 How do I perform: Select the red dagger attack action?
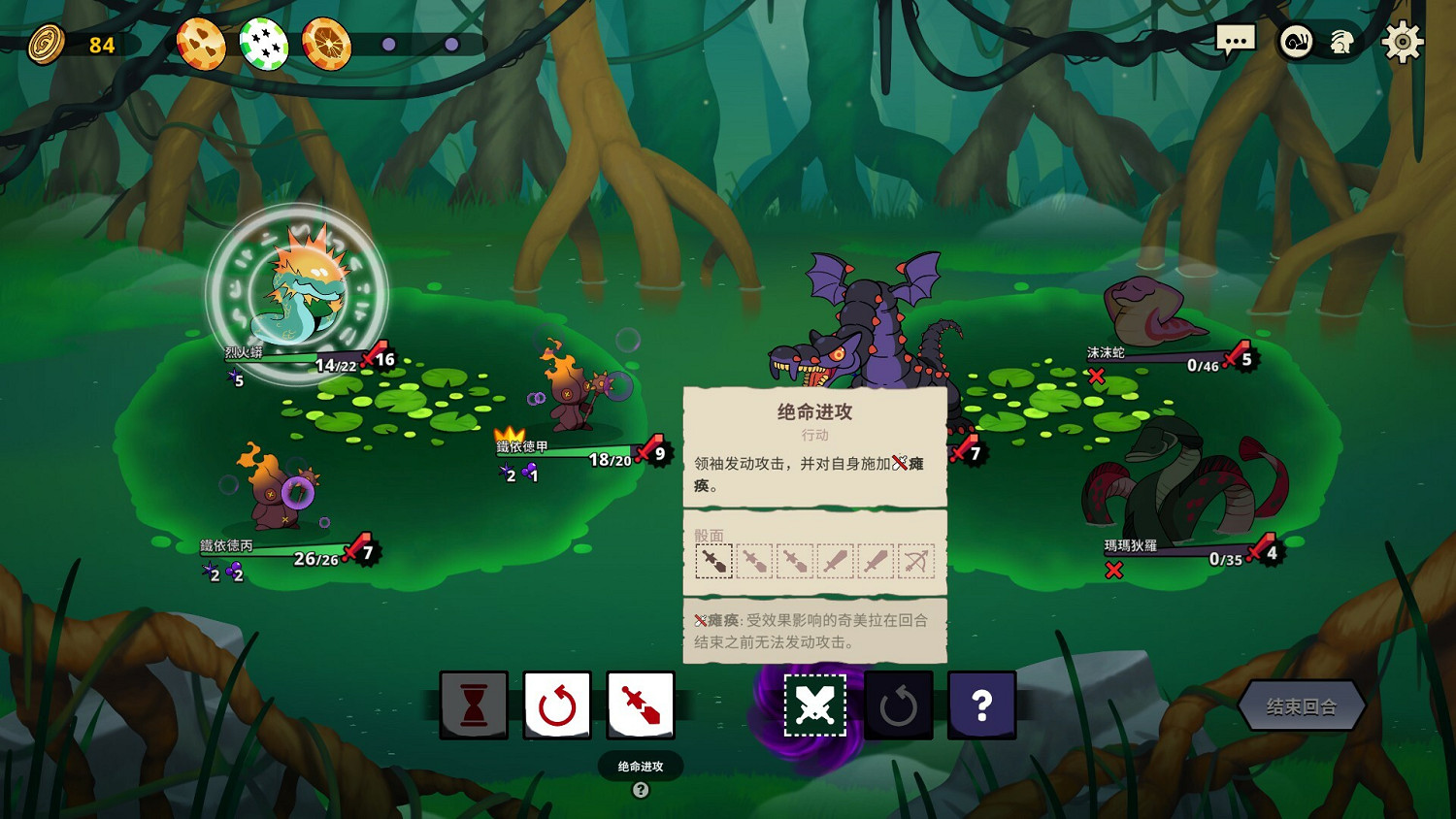point(641,705)
